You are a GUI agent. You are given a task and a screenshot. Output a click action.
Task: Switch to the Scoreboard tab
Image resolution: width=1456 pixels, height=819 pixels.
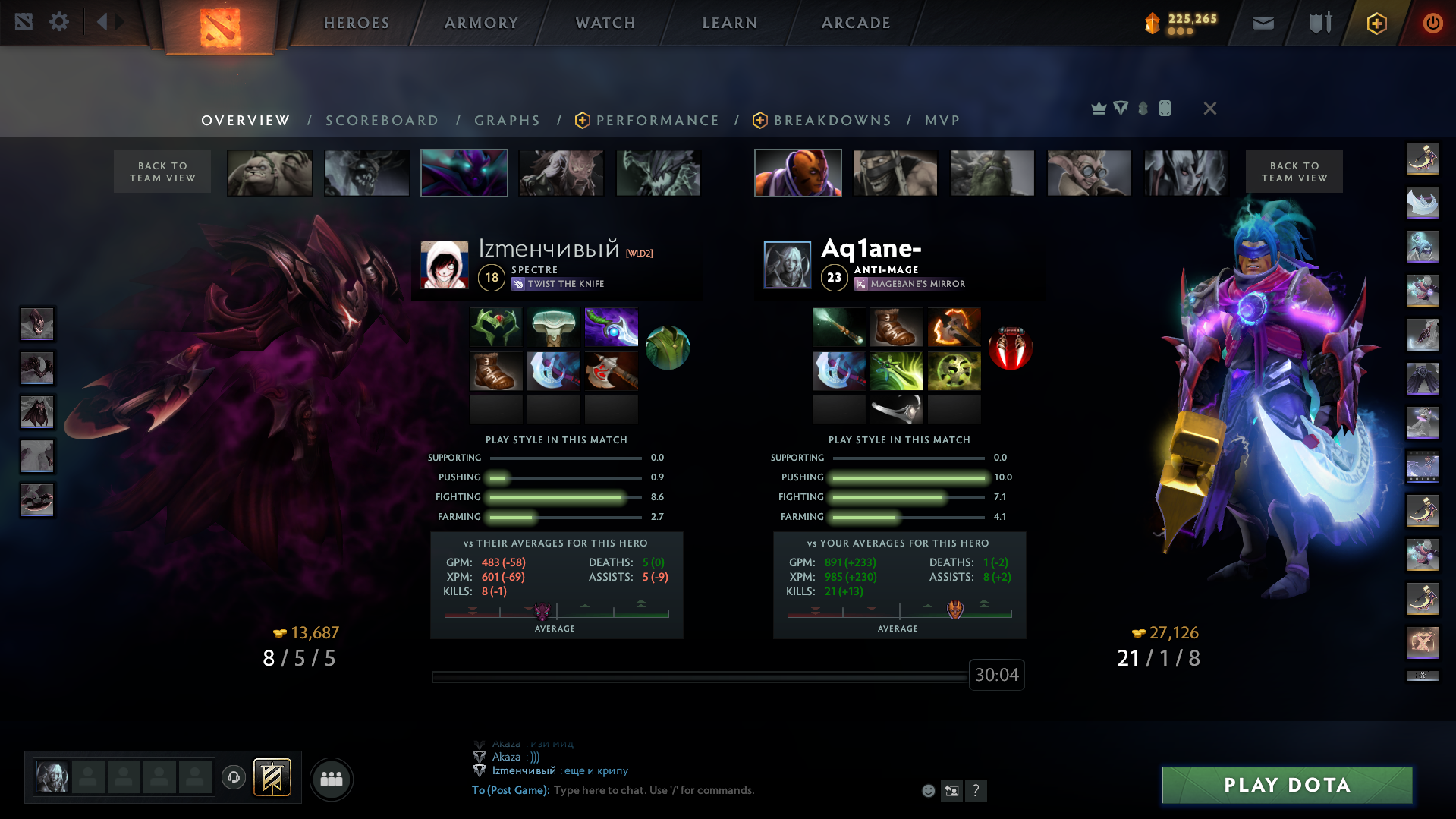(382, 121)
